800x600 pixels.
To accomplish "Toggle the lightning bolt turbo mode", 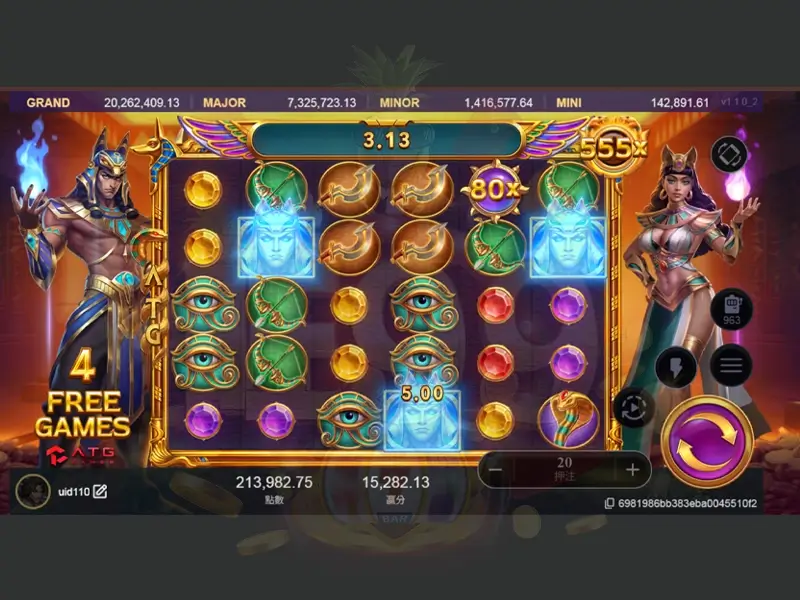I will [x=675, y=366].
